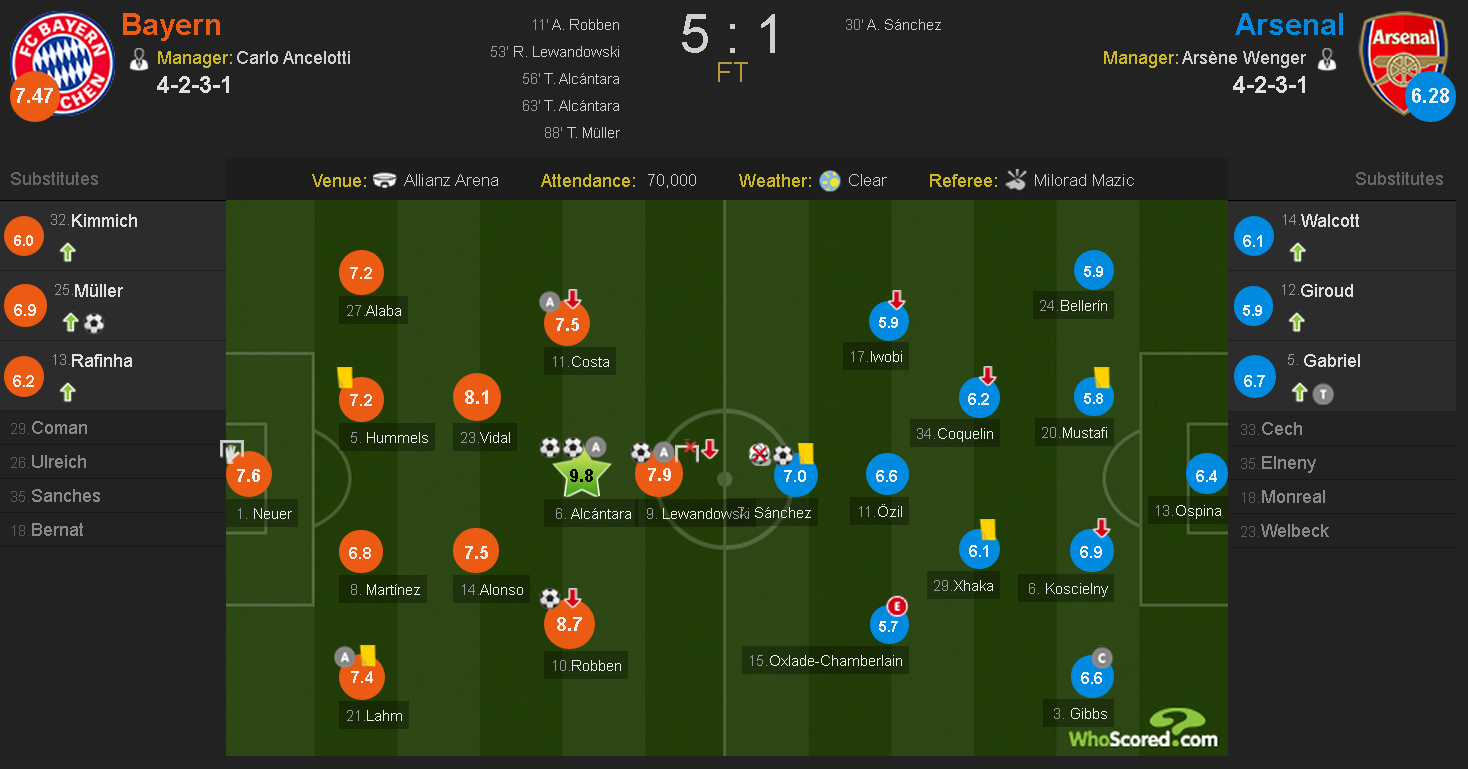1468x769 pixels.
Task: Click the red drop arrow above Costa
Action: (573, 298)
